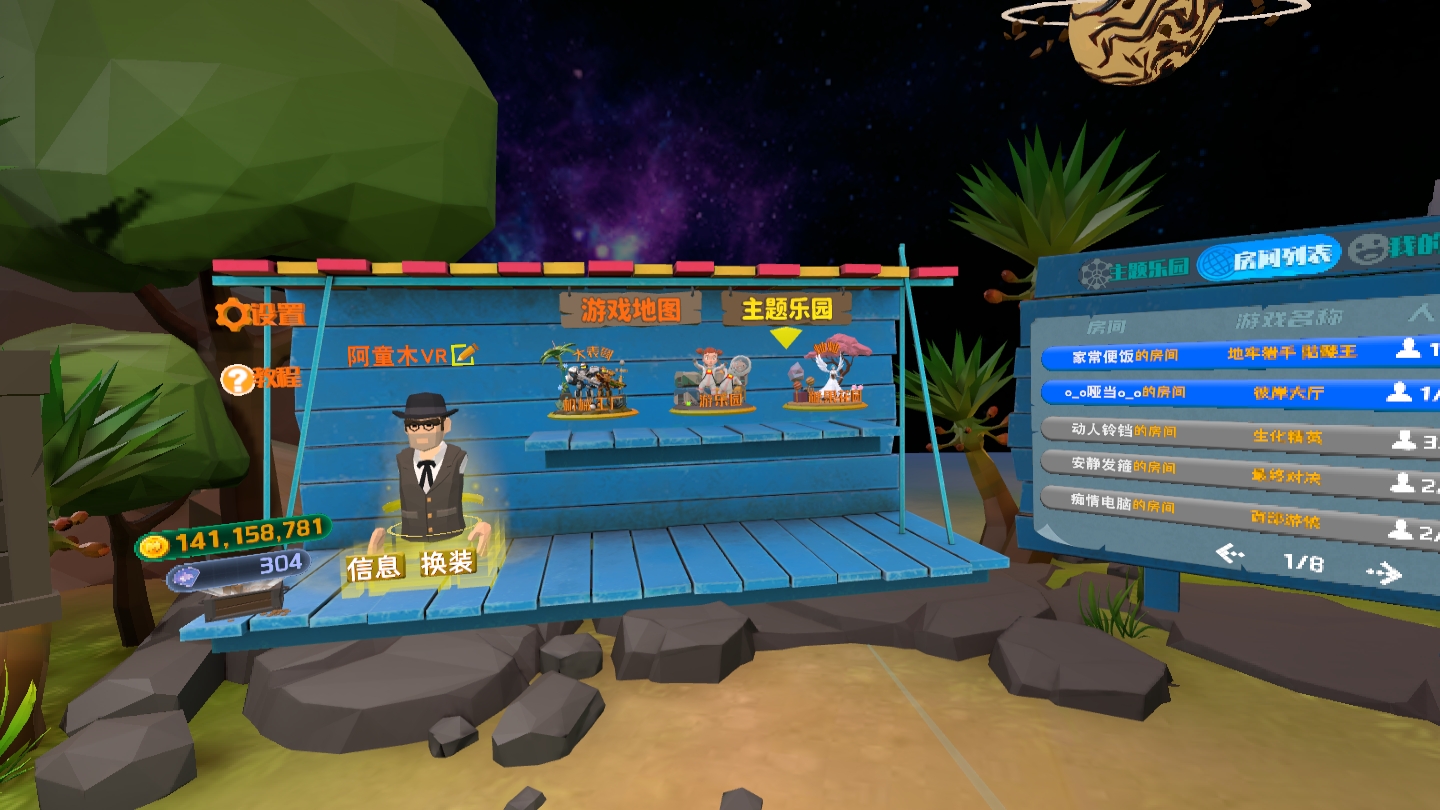Viewport: 1440px width, 810px height.
Task: Select the 机械工厂 theme park model
Action: [x=587, y=385]
